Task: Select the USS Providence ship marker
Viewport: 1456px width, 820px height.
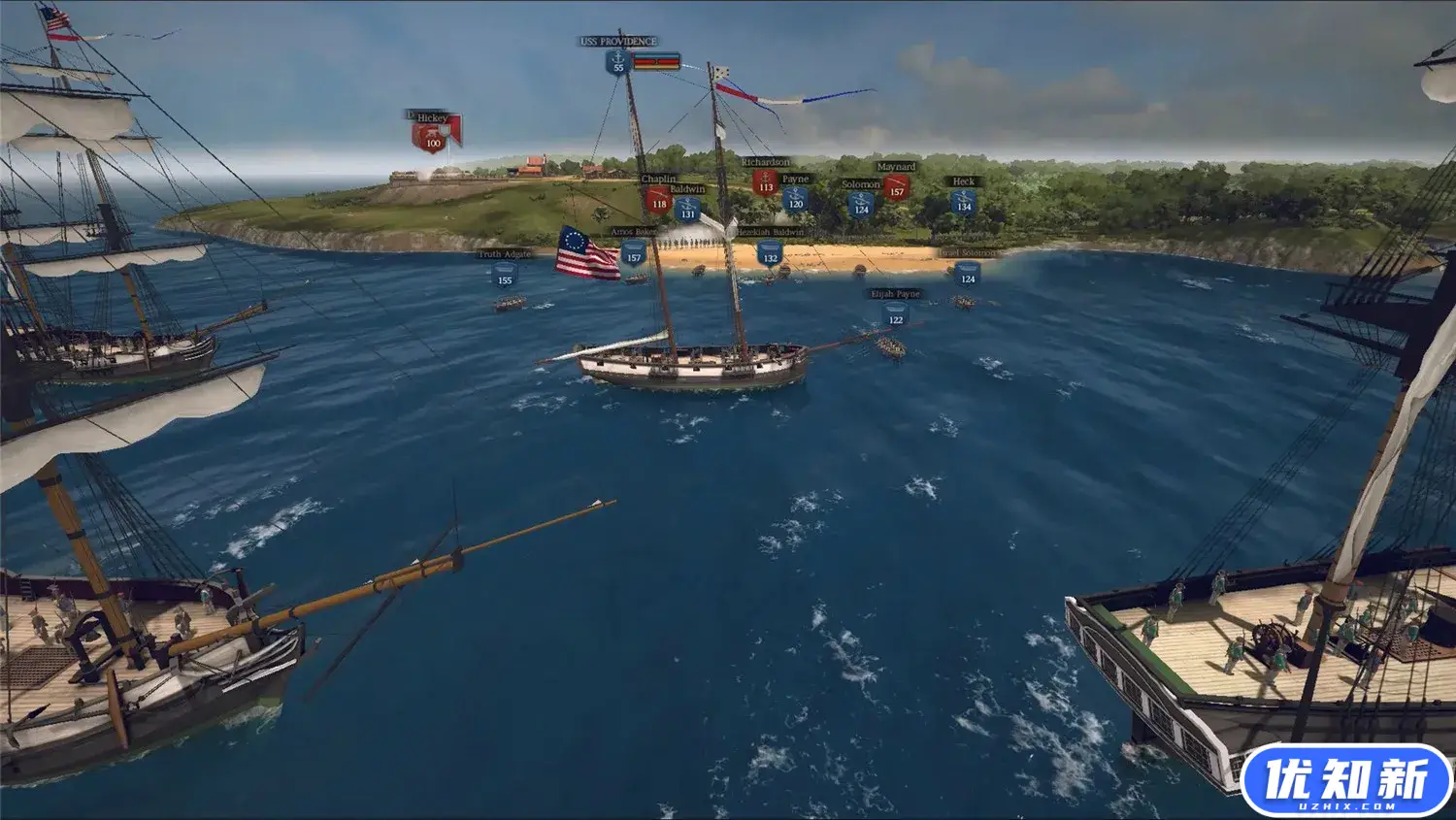Action: [x=618, y=63]
